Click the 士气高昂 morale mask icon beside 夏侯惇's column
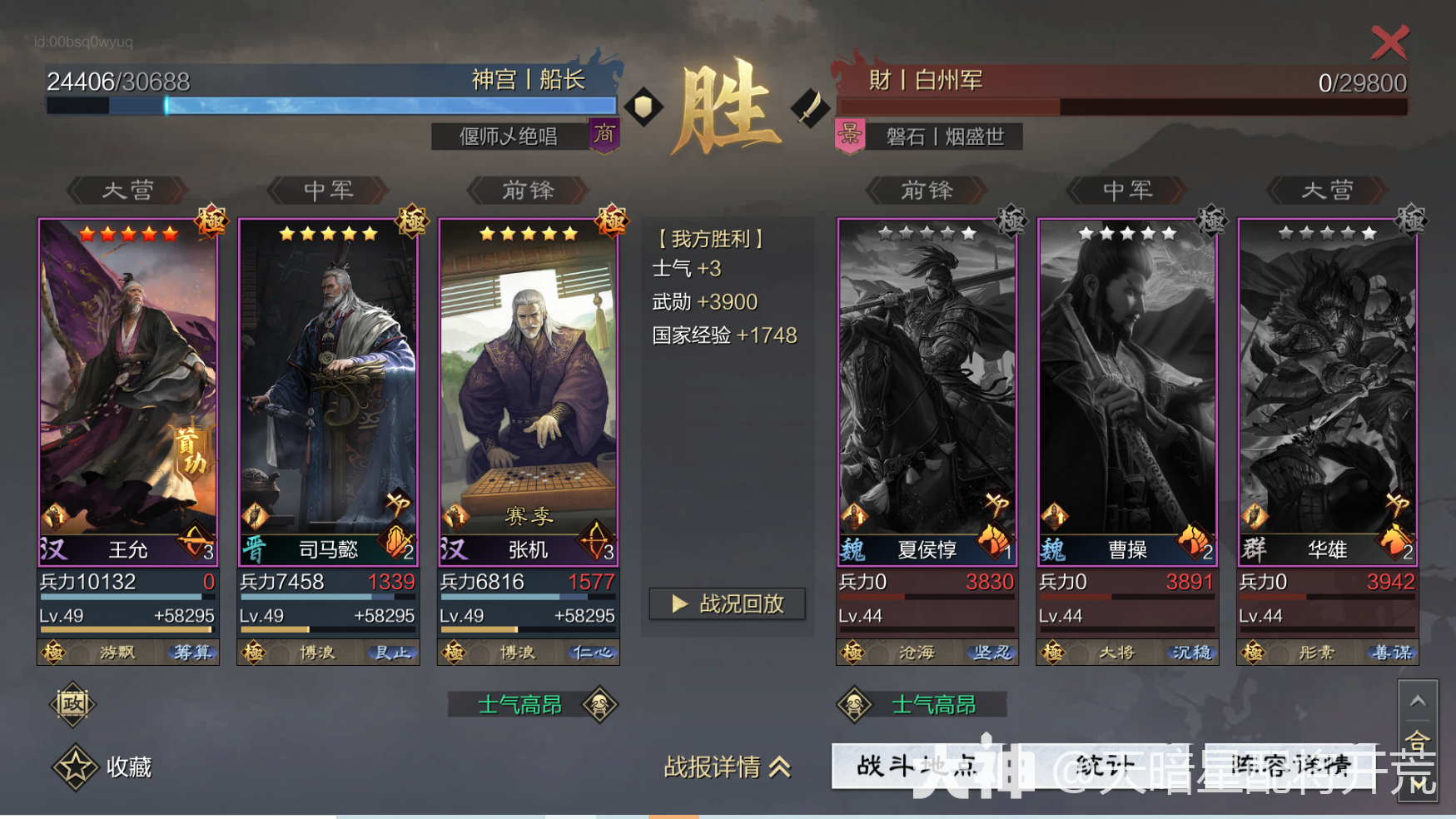 [x=853, y=703]
